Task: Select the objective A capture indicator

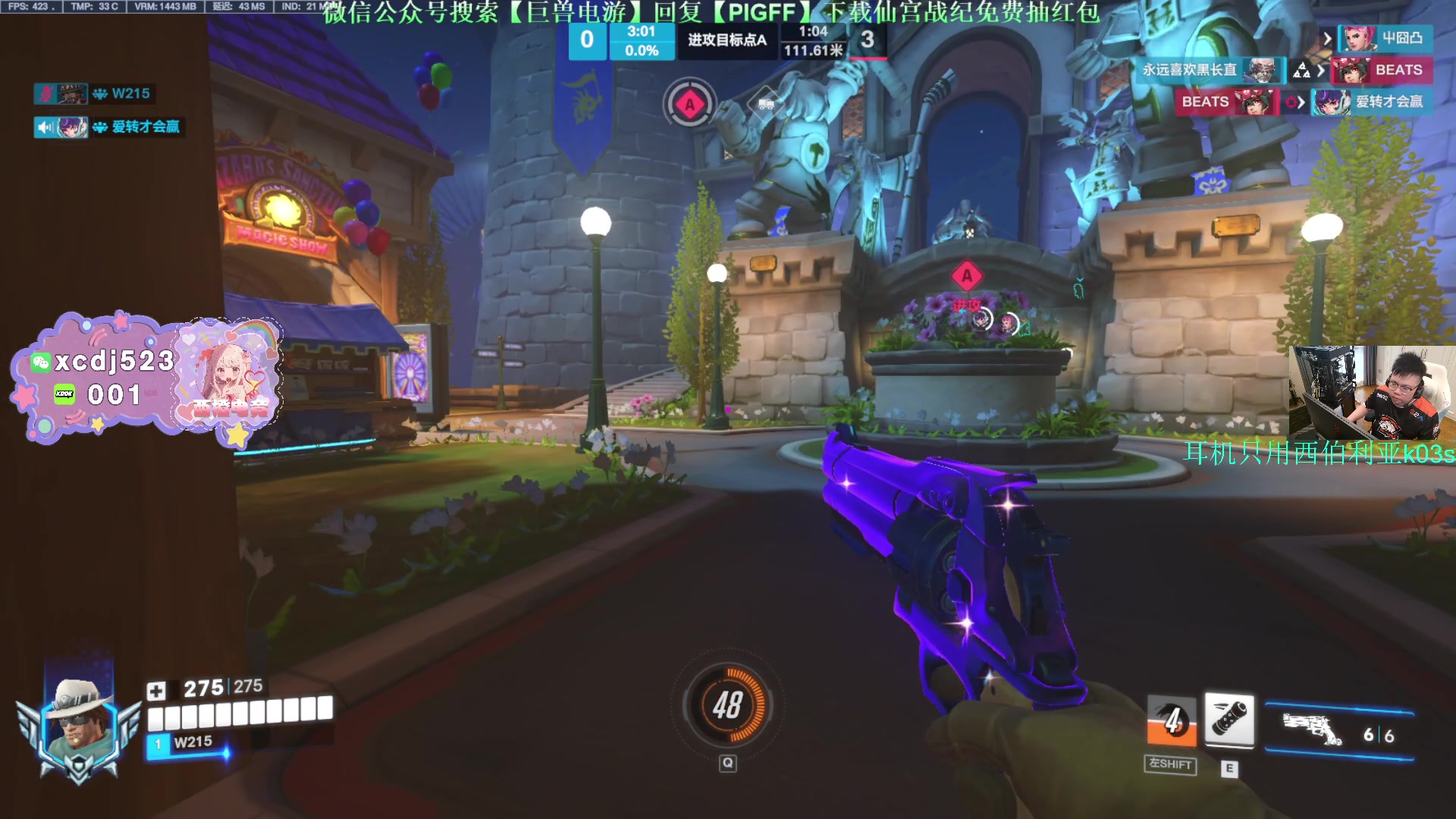Action: 689,105
